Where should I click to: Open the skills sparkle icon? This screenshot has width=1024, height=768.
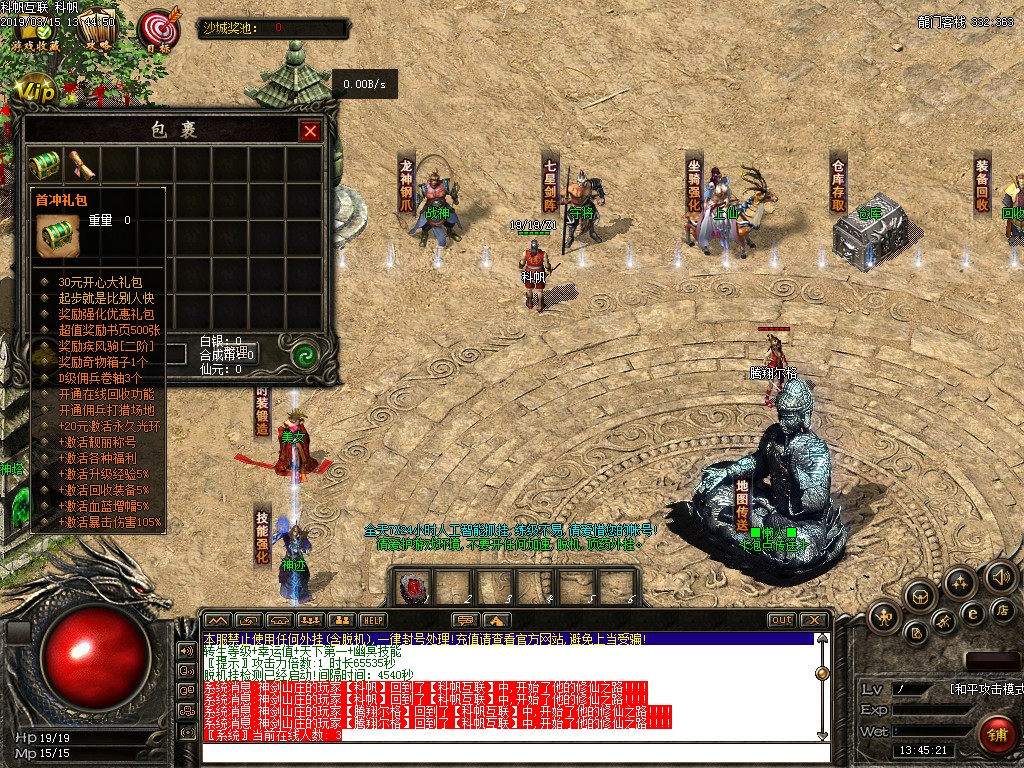point(960,582)
